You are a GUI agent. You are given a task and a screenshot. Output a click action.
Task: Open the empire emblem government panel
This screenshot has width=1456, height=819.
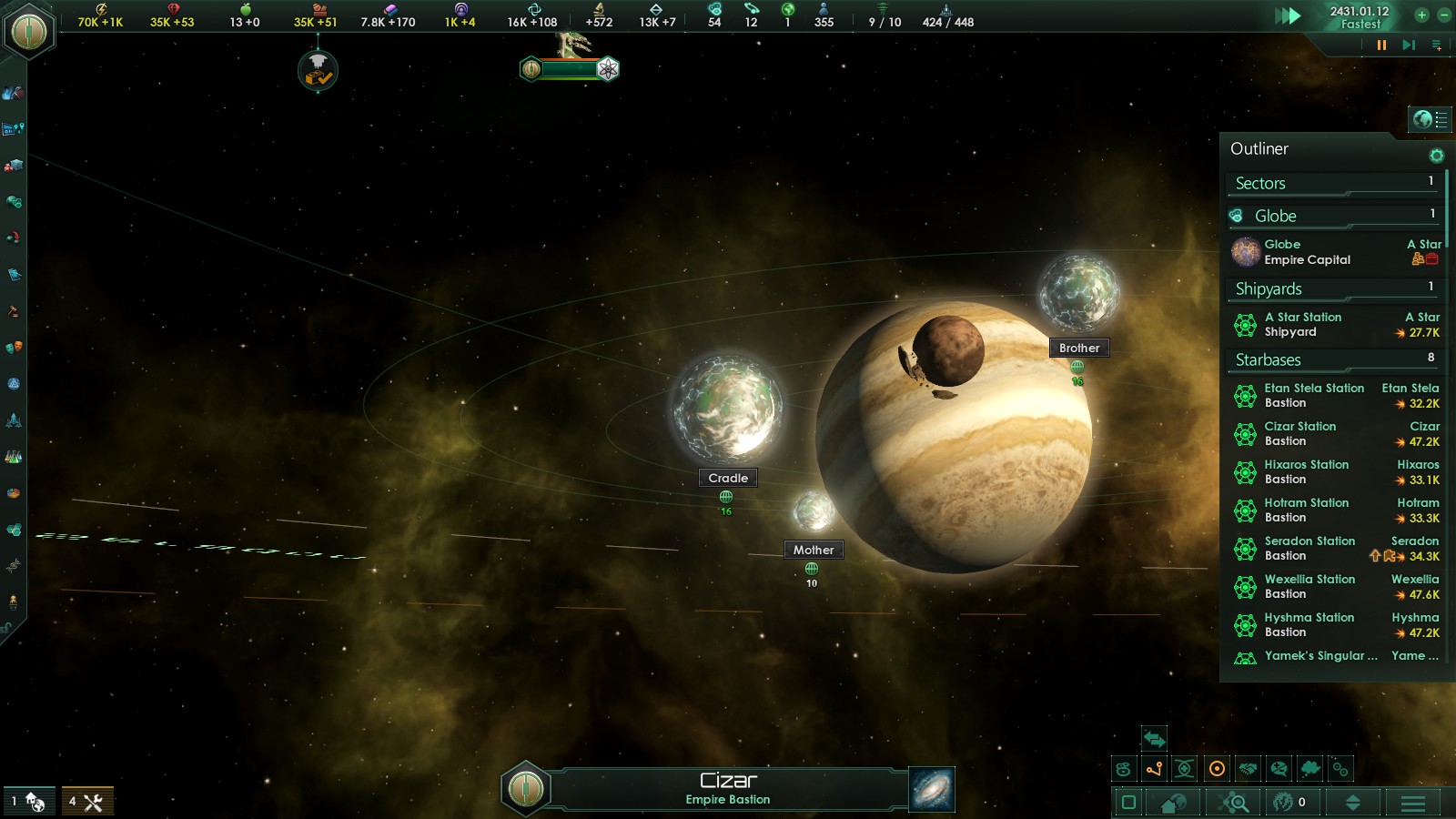tap(29, 32)
